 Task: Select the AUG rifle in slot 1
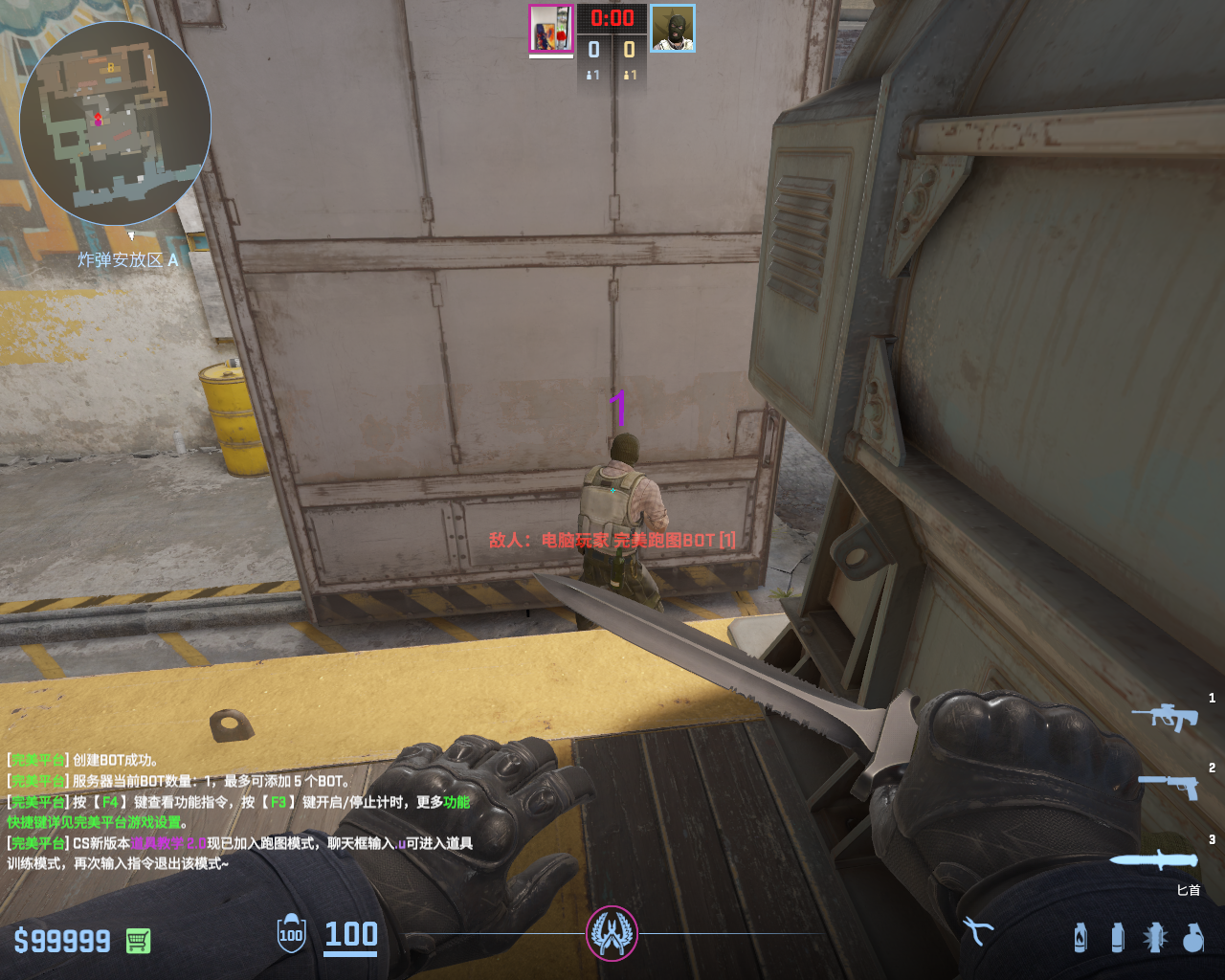(1166, 716)
